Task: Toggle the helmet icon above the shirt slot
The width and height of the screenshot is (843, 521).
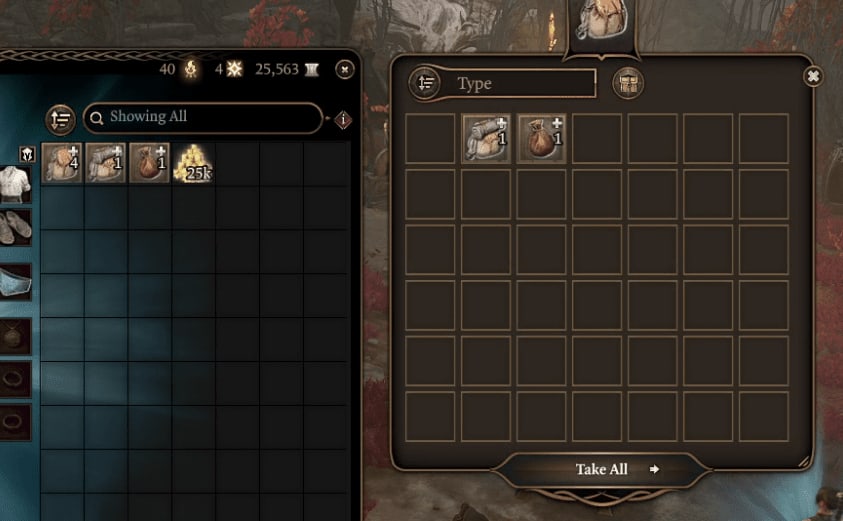Action: coord(28,154)
